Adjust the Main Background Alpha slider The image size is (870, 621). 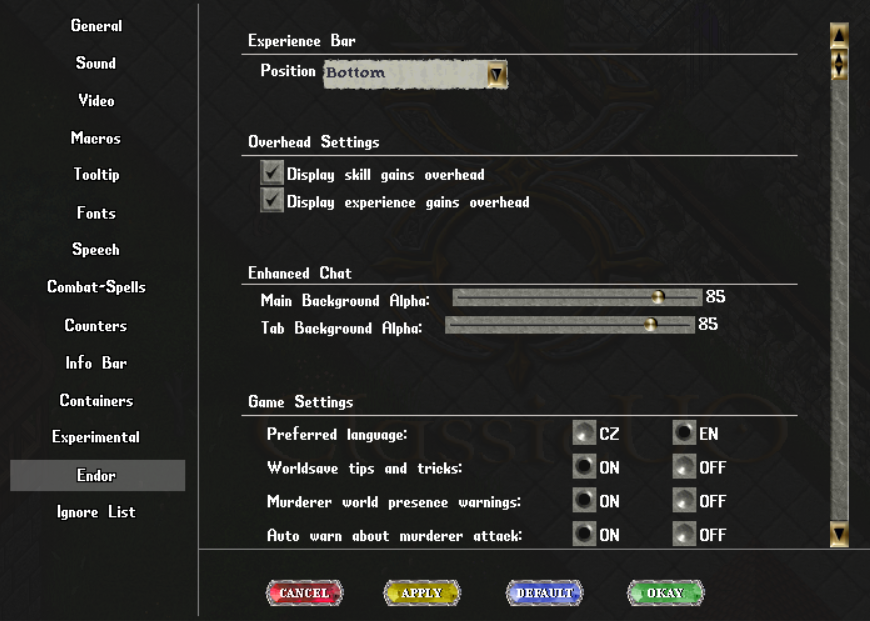click(x=658, y=297)
